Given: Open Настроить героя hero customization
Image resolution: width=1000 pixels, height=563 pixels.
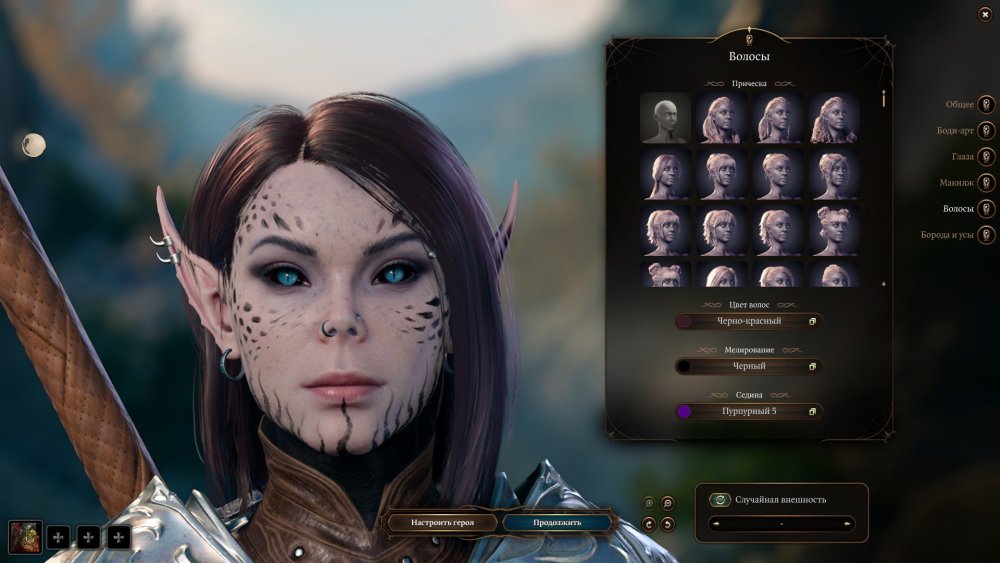Looking at the screenshot, I should click(x=442, y=522).
